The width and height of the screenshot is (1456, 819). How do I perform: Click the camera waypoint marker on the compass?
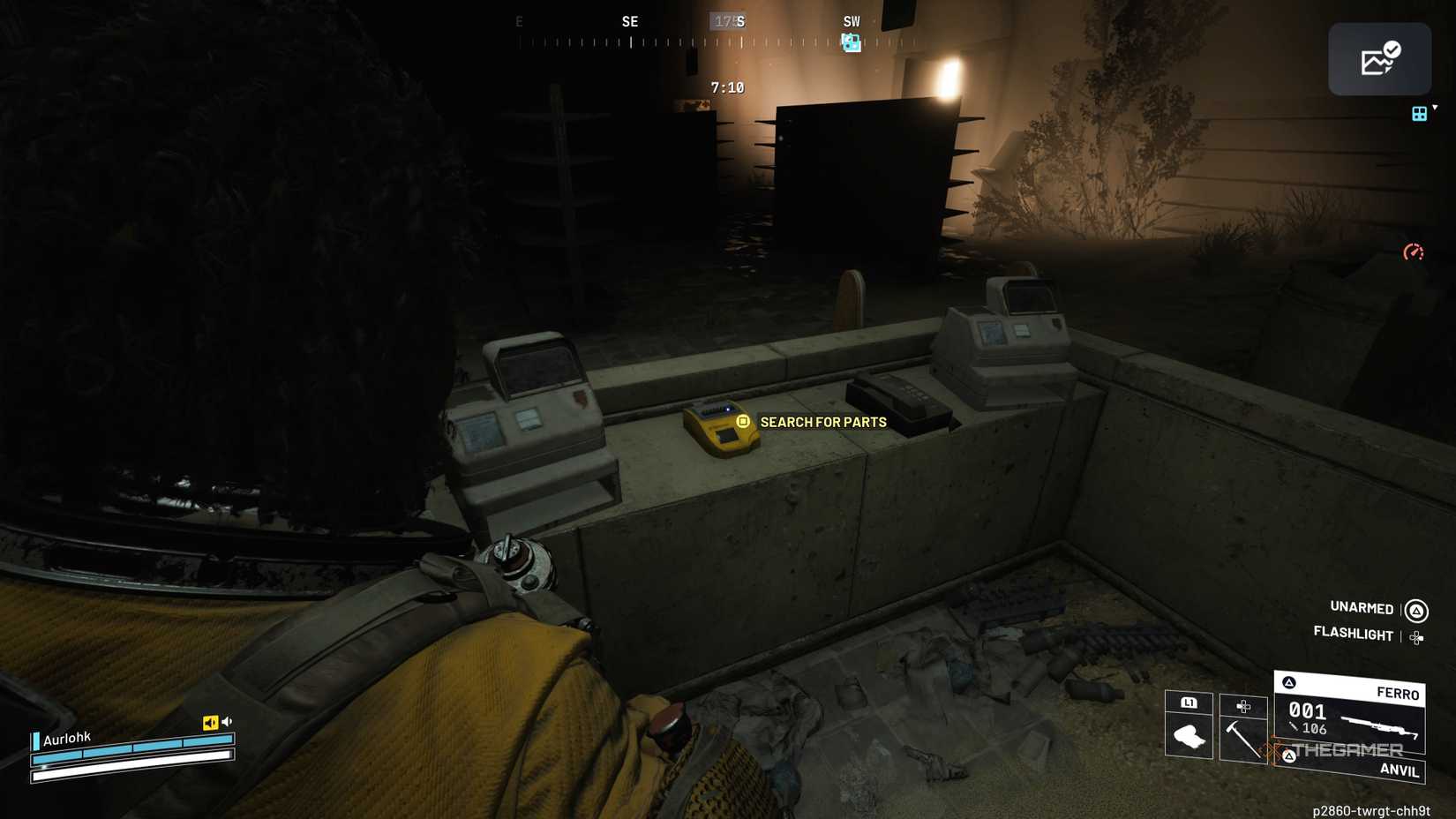(851, 42)
